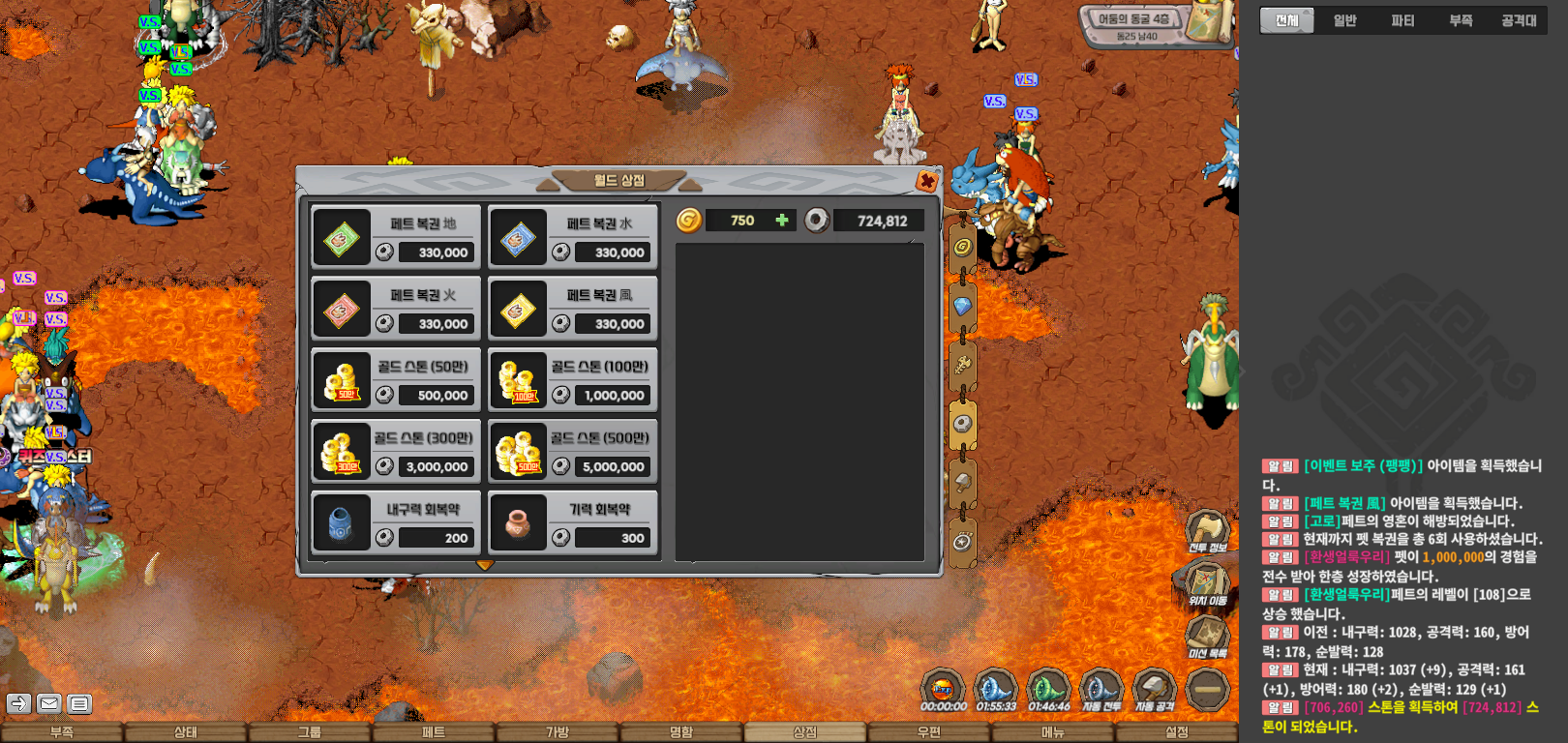Close the 월드 상점 shop window
This screenshot has width=1568, height=743.
click(926, 181)
